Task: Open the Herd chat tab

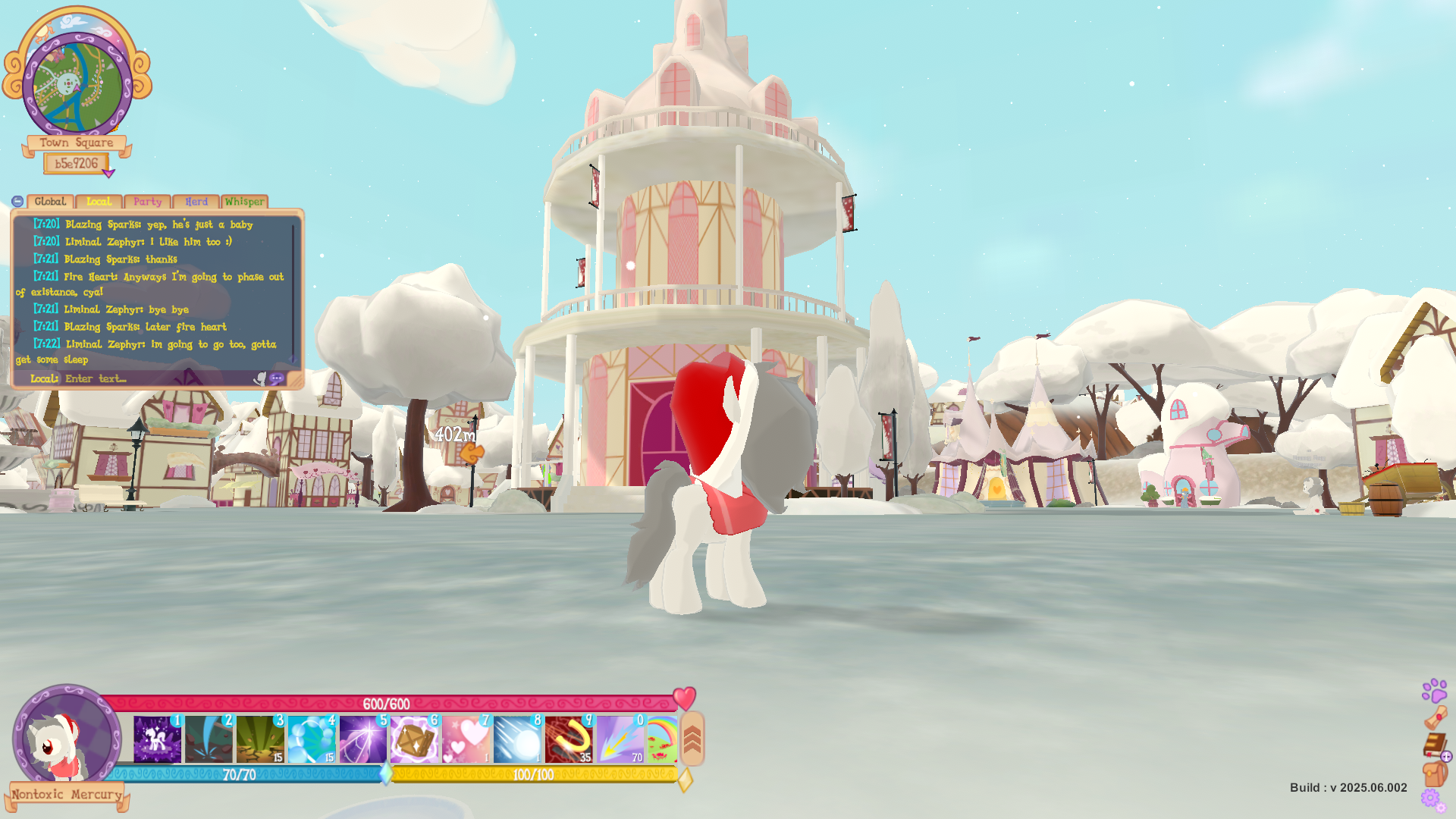Action: click(196, 202)
